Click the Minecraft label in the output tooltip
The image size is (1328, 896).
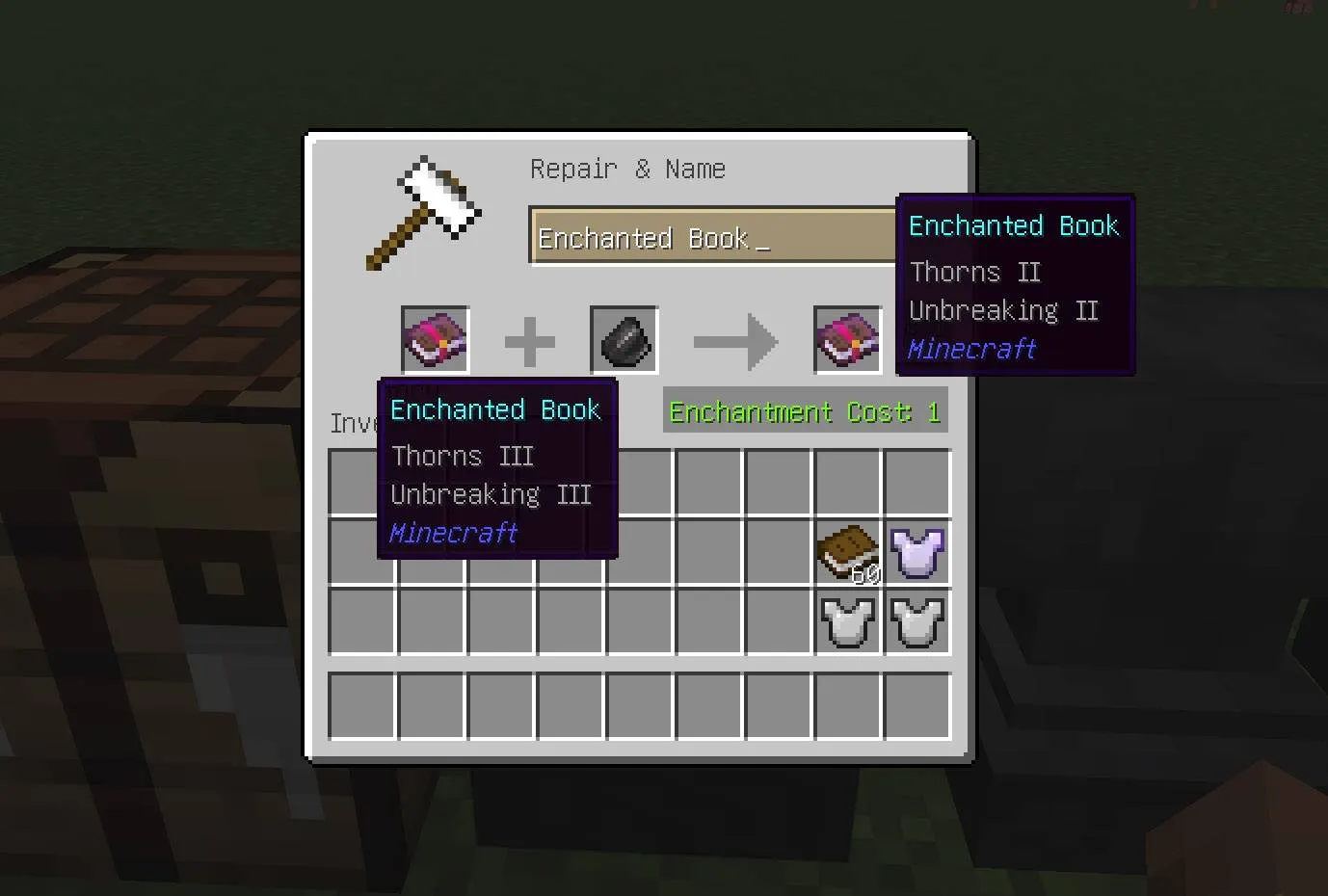(x=971, y=349)
